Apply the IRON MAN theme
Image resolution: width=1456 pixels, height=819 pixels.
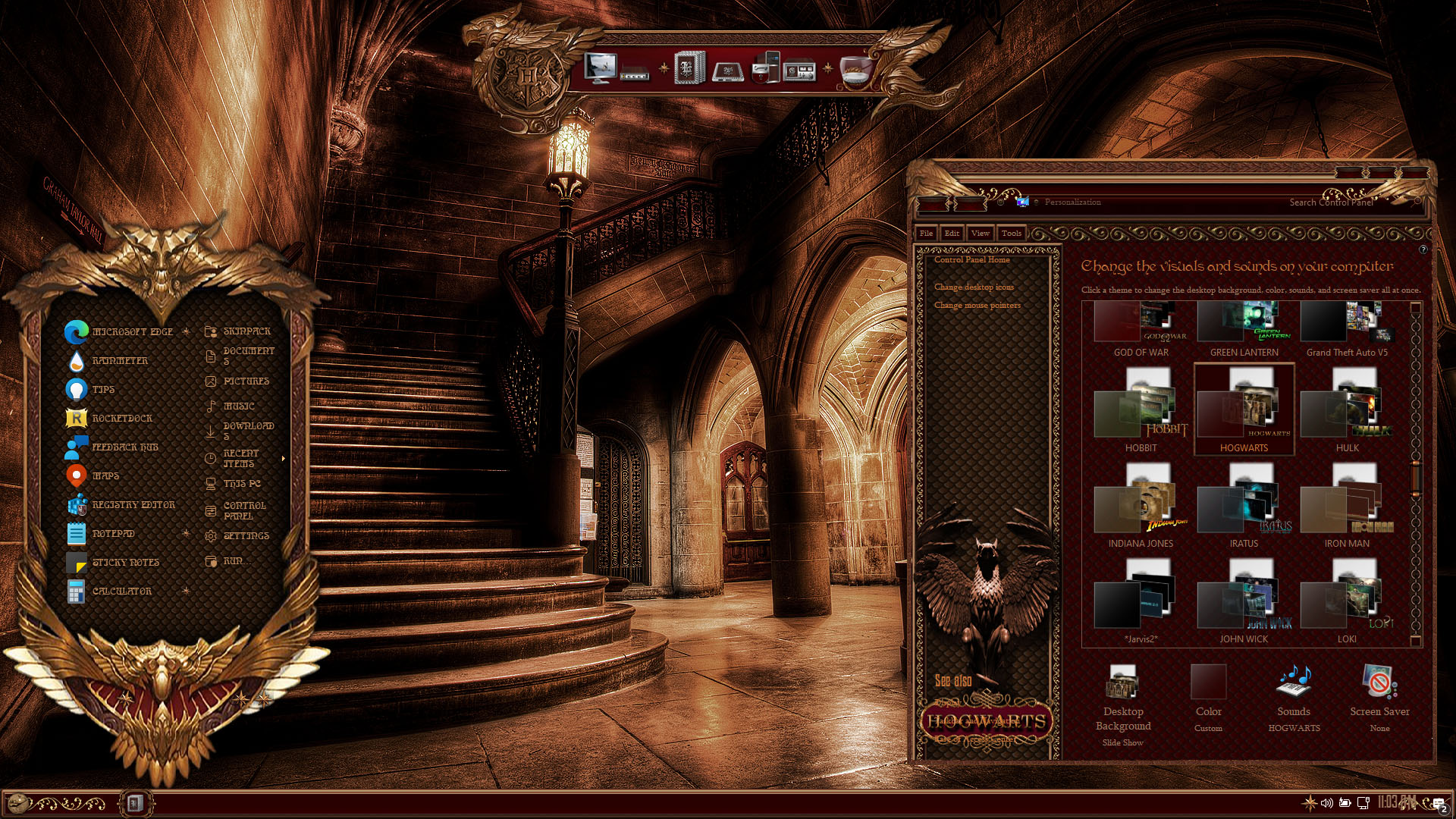point(1347,507)
